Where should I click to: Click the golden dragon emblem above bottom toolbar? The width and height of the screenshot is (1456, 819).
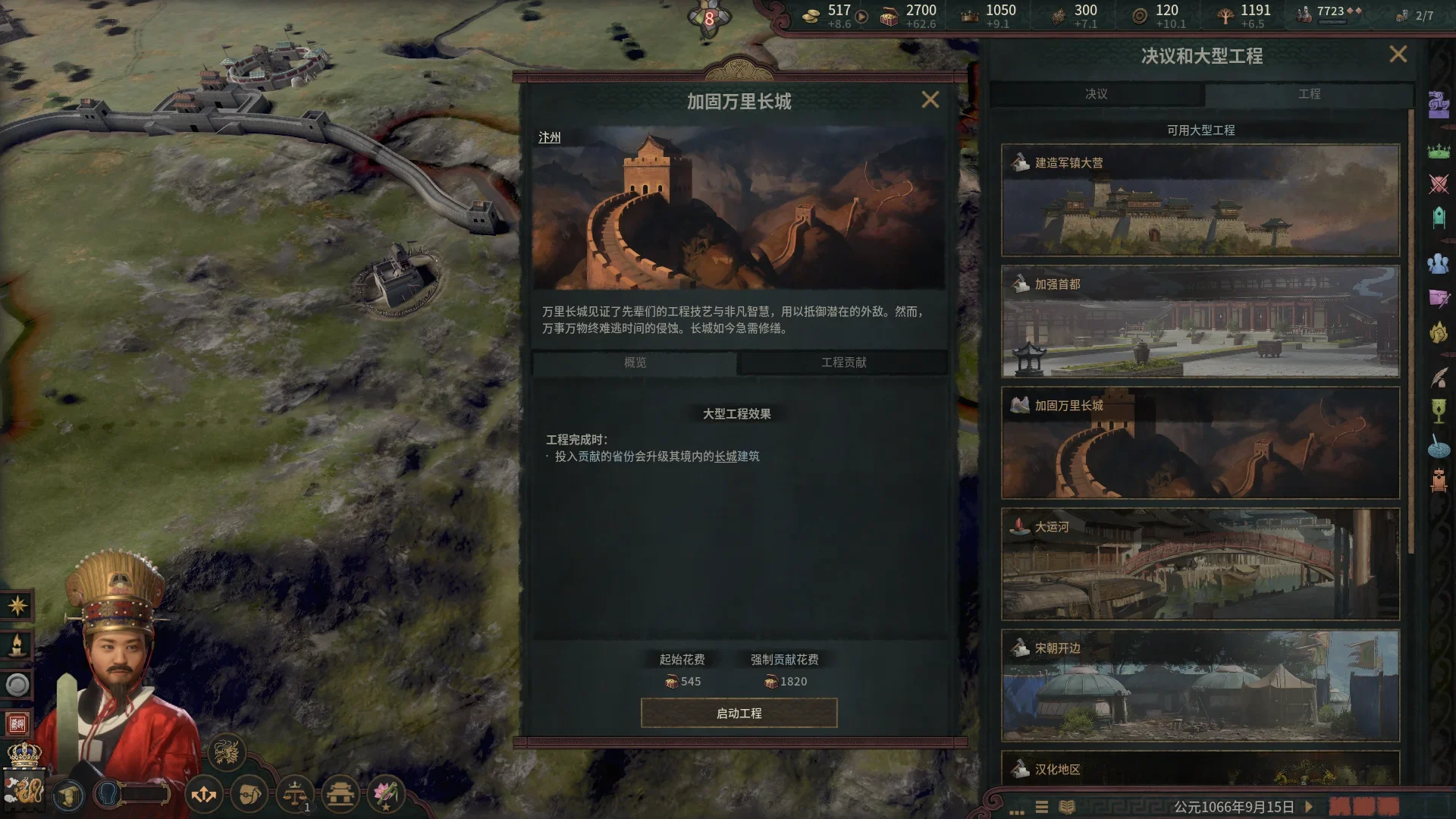[228, 751]
